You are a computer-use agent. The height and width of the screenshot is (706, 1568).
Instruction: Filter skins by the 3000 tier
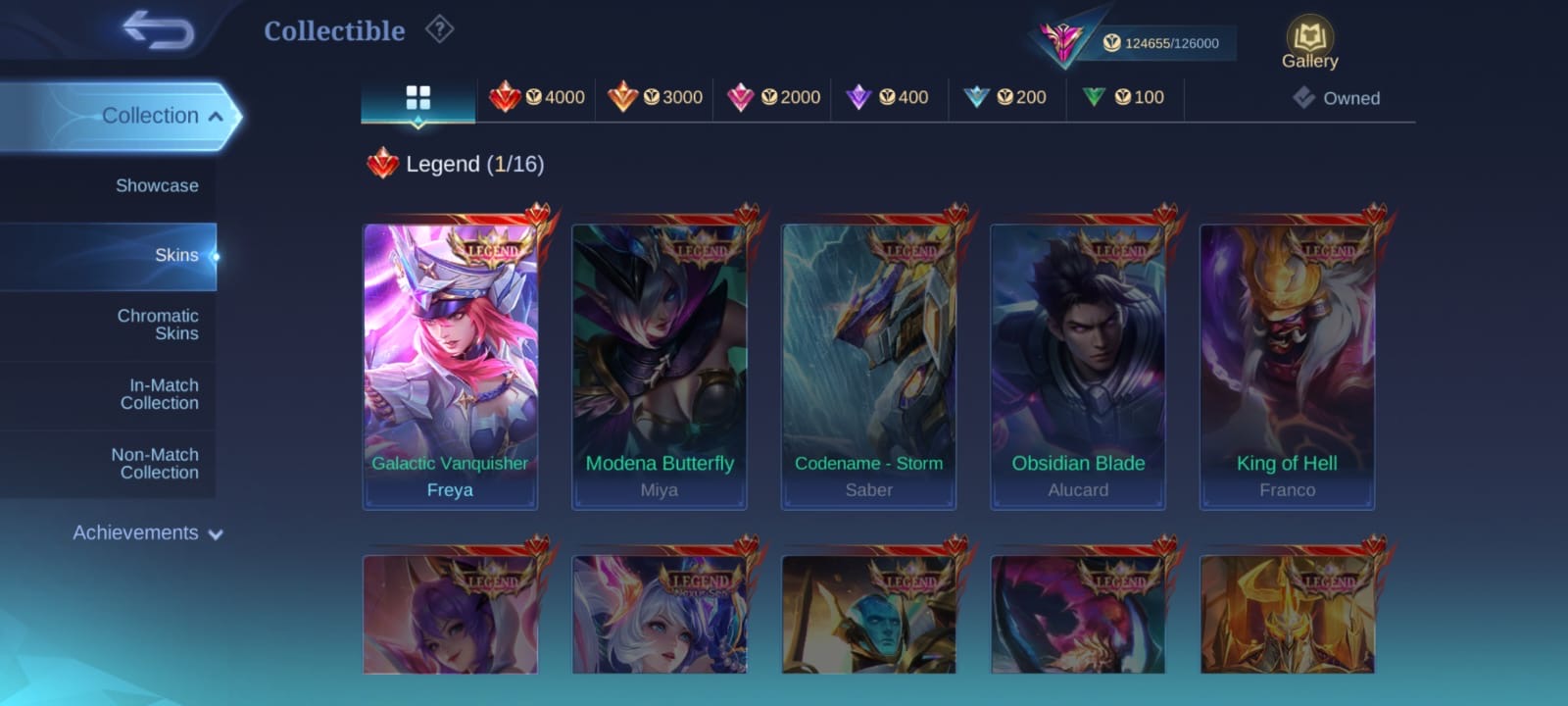click(x=655, y=97)
